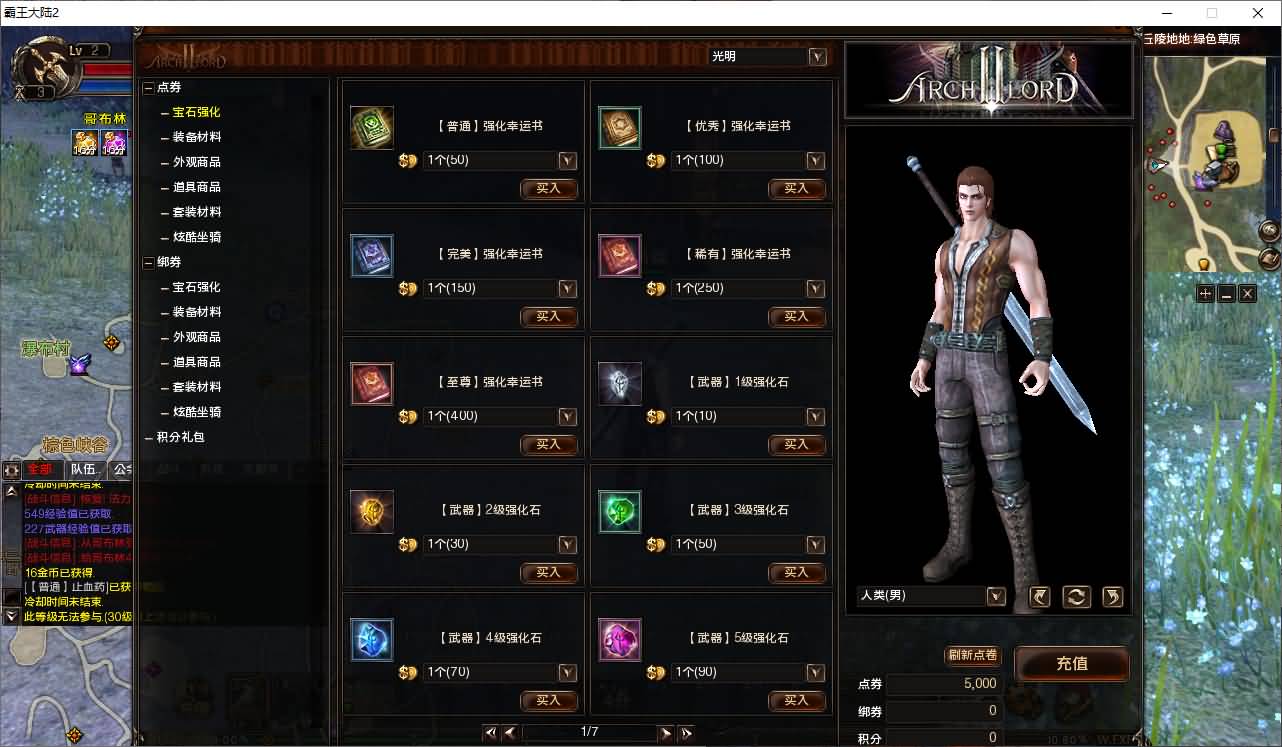Screen dimensions: 1282x747
Task: Click the 【武器】5级强化石 purple stone icon
Action: point(619,639)
